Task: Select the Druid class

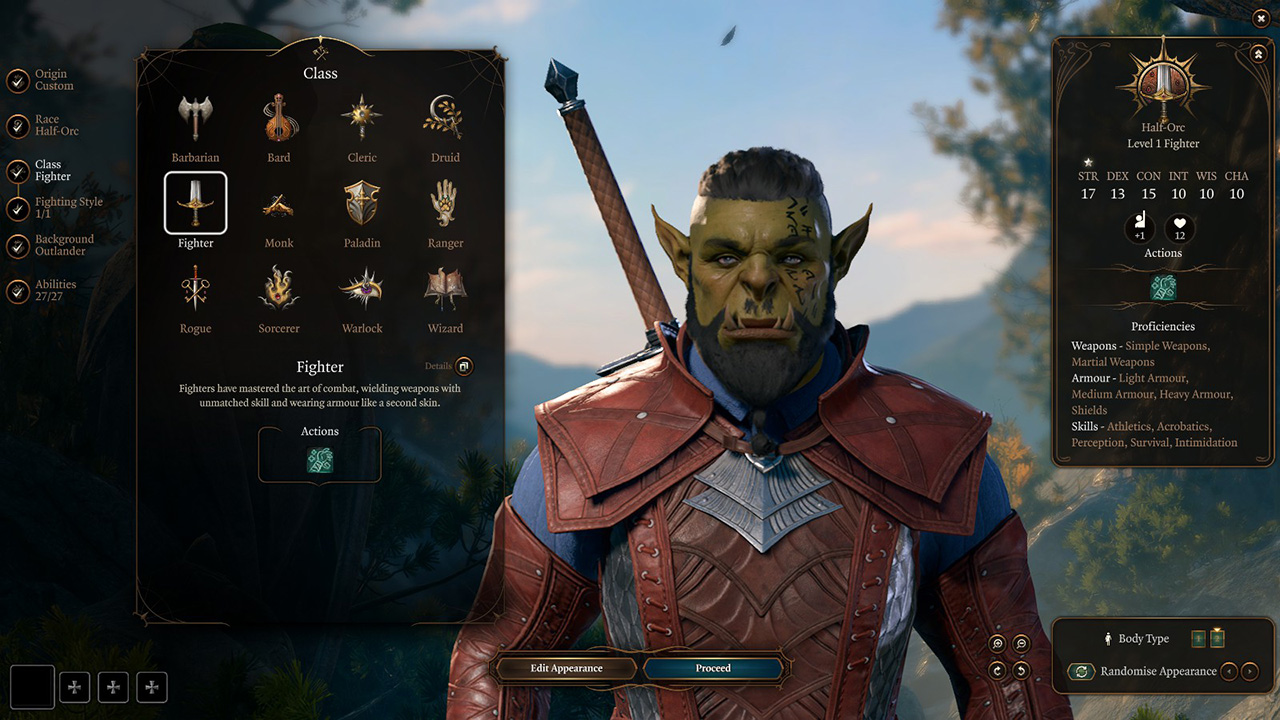Action: 445,119
